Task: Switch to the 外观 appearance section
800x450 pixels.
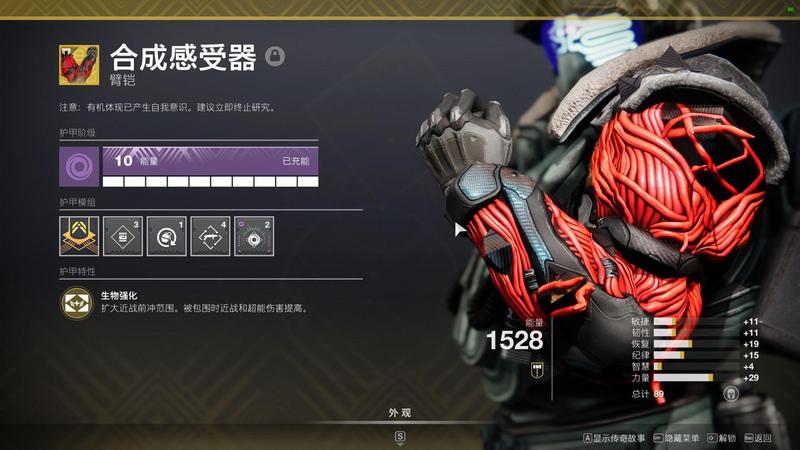Action: point(400,412)
